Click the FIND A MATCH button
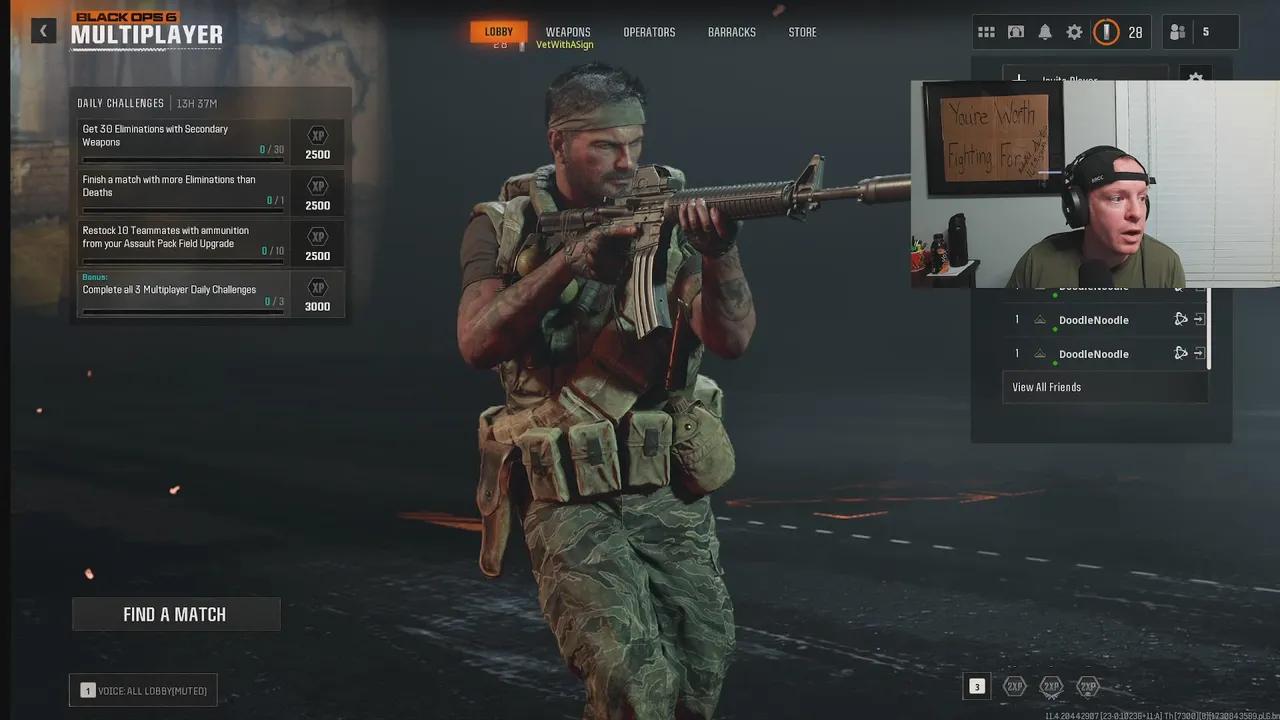 [176, 613]
